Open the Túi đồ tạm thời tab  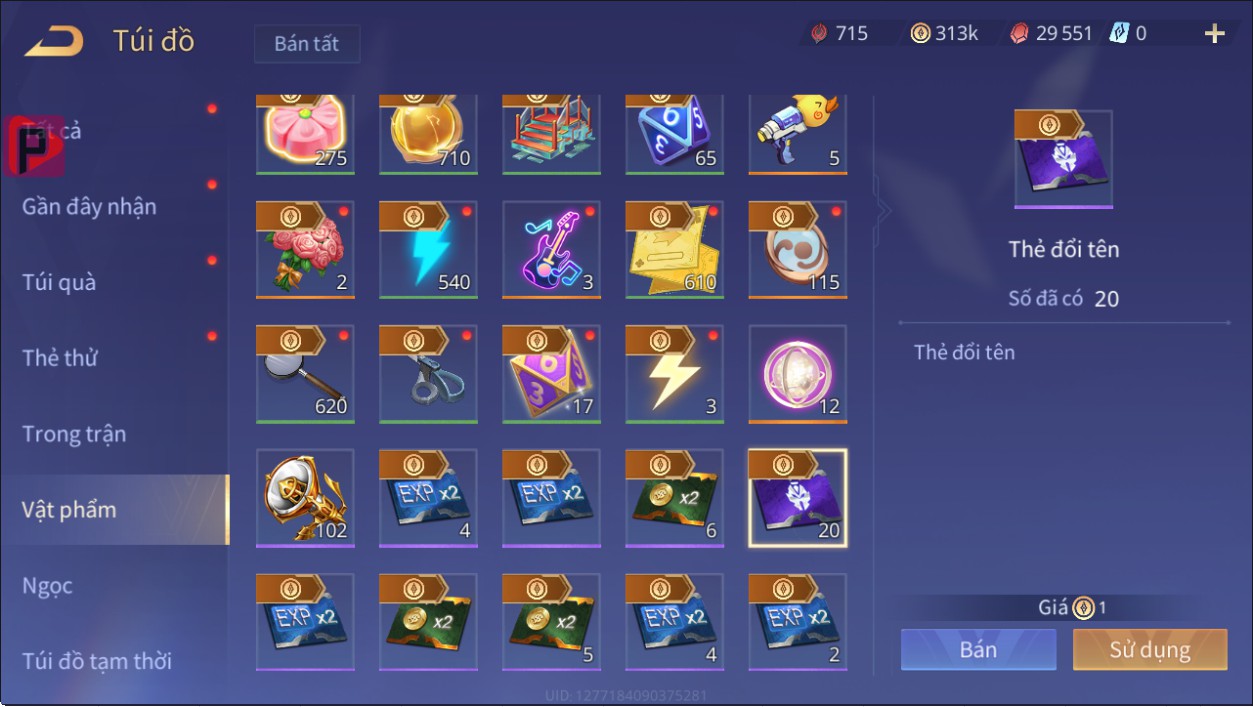tap(97, 661)
